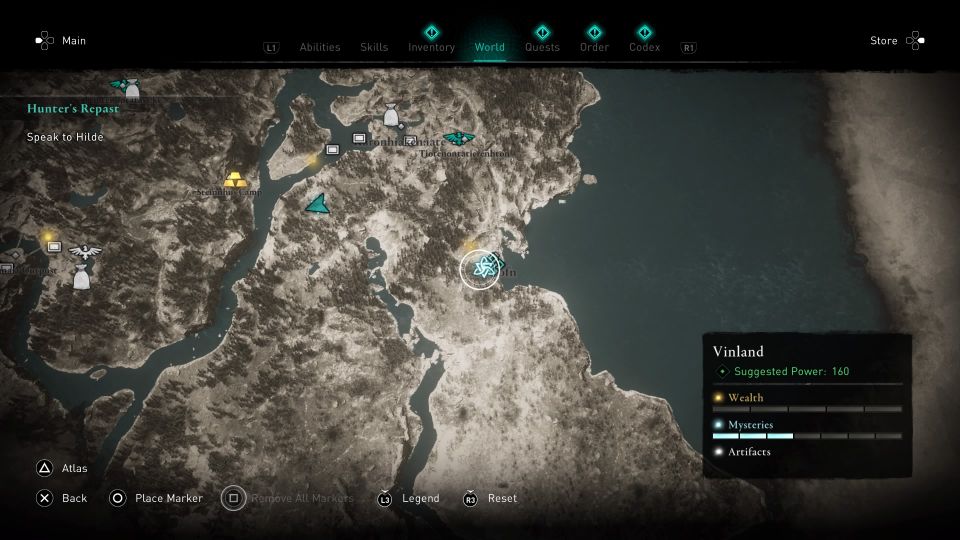Select the teal player arrow marker
This screenshot has height=540, width=960.
318,204
